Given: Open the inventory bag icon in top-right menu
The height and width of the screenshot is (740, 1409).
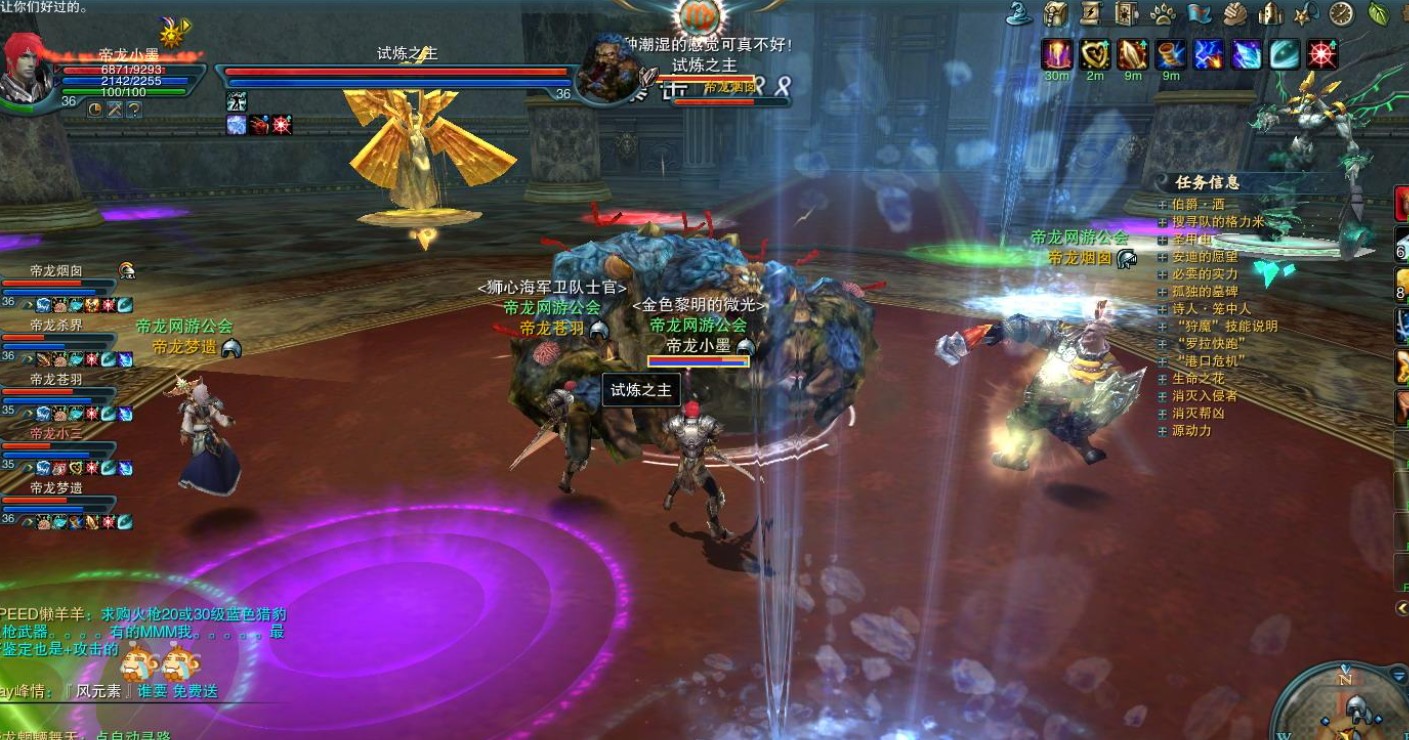Looking at the screenshot, I should pos(1055,14).
